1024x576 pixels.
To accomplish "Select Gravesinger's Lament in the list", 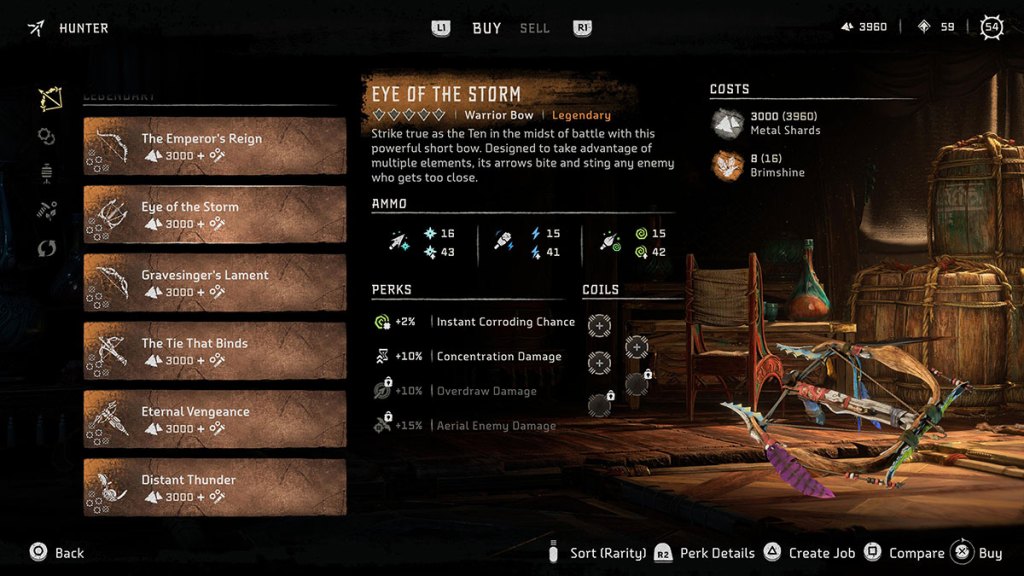I will click(214, 282).
